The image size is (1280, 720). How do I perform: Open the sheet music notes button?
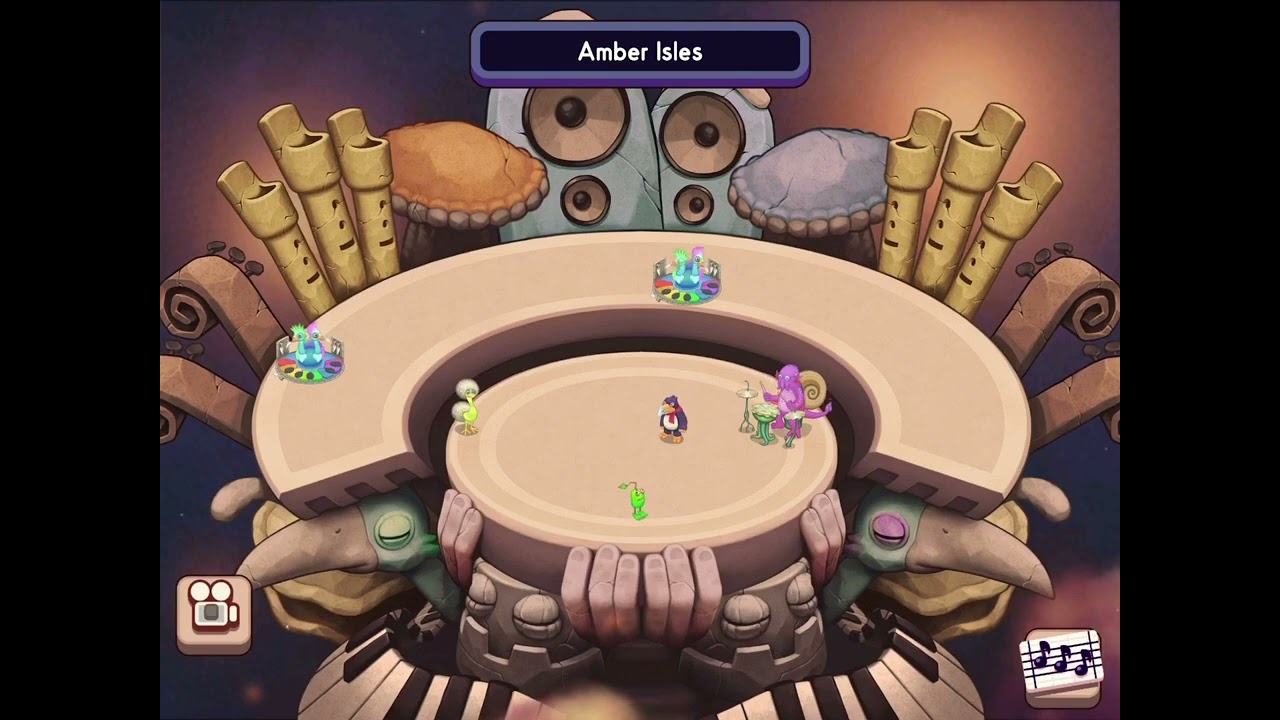1061,663
